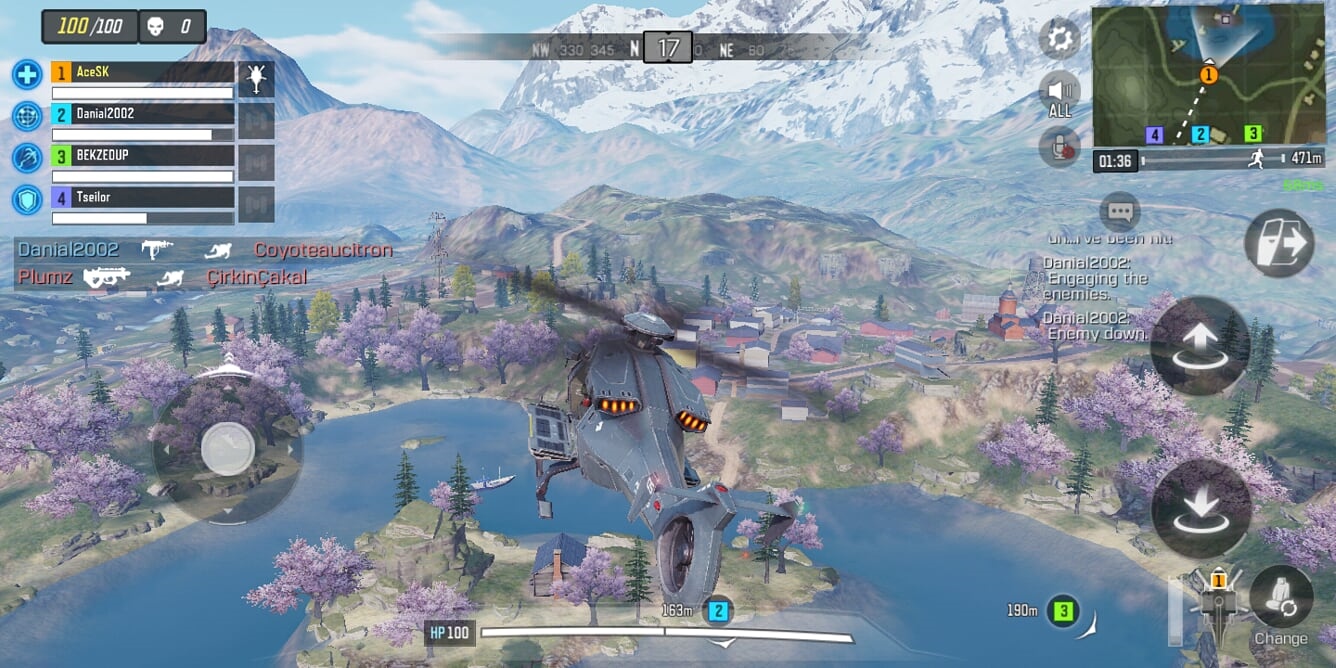1336x668 pixels.
Task: Toggle the microphone button
Action: coord(1059,147)
